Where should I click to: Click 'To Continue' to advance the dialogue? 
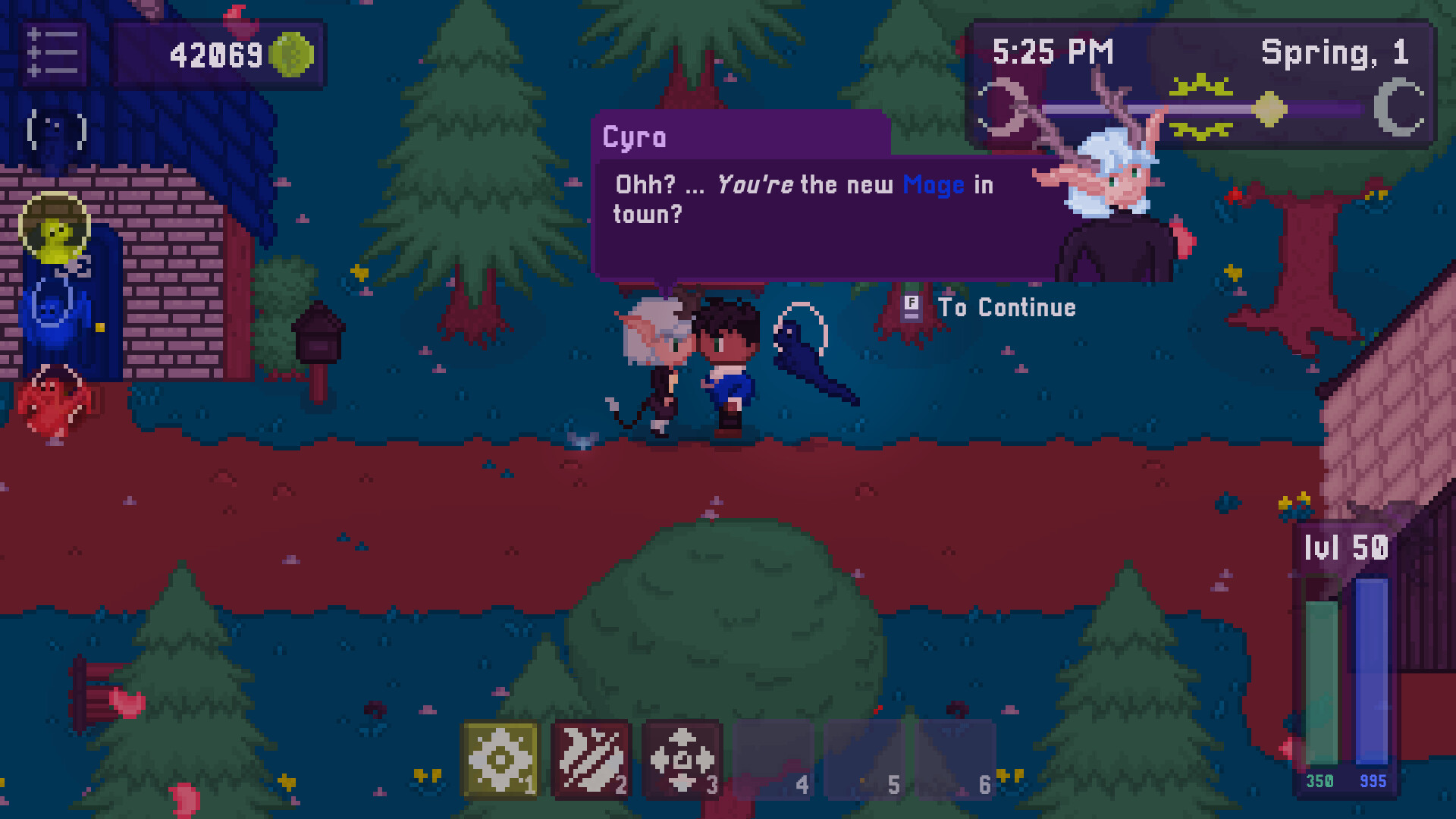pyautogui.click(x=1009, y=308)
